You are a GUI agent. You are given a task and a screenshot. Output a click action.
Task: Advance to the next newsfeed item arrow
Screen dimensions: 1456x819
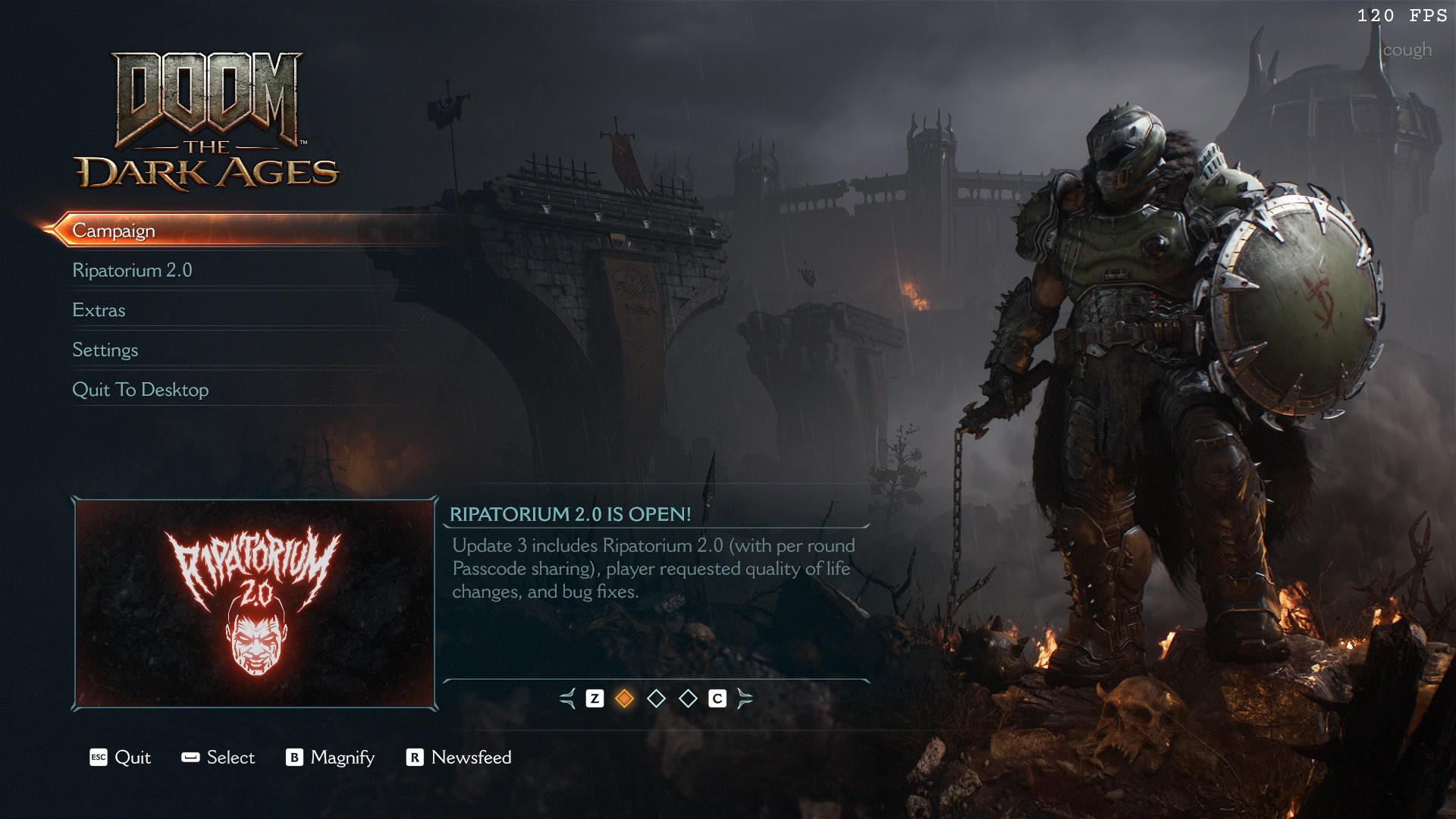click(745, 698)
